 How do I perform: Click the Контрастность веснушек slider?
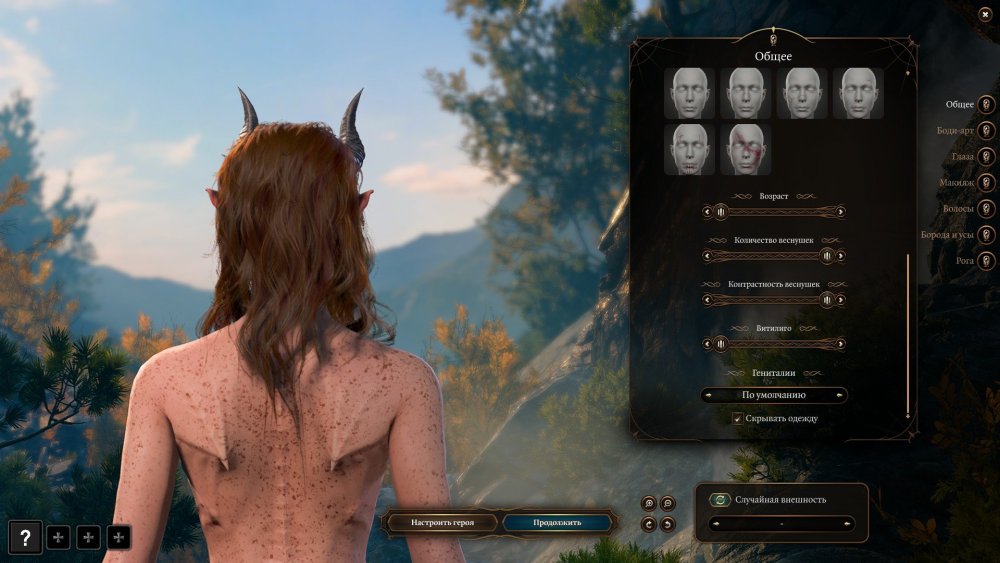[775, 300]
